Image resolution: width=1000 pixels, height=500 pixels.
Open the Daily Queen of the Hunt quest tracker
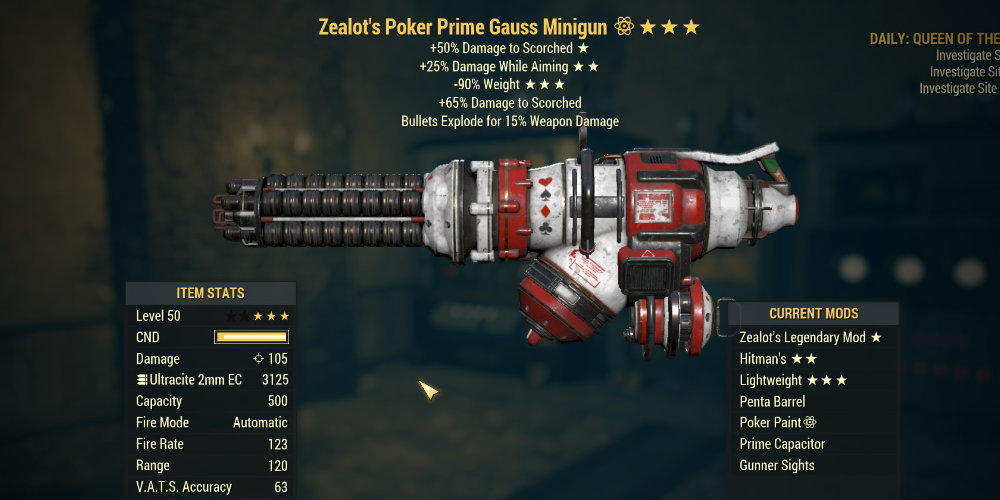click(934, 39)
